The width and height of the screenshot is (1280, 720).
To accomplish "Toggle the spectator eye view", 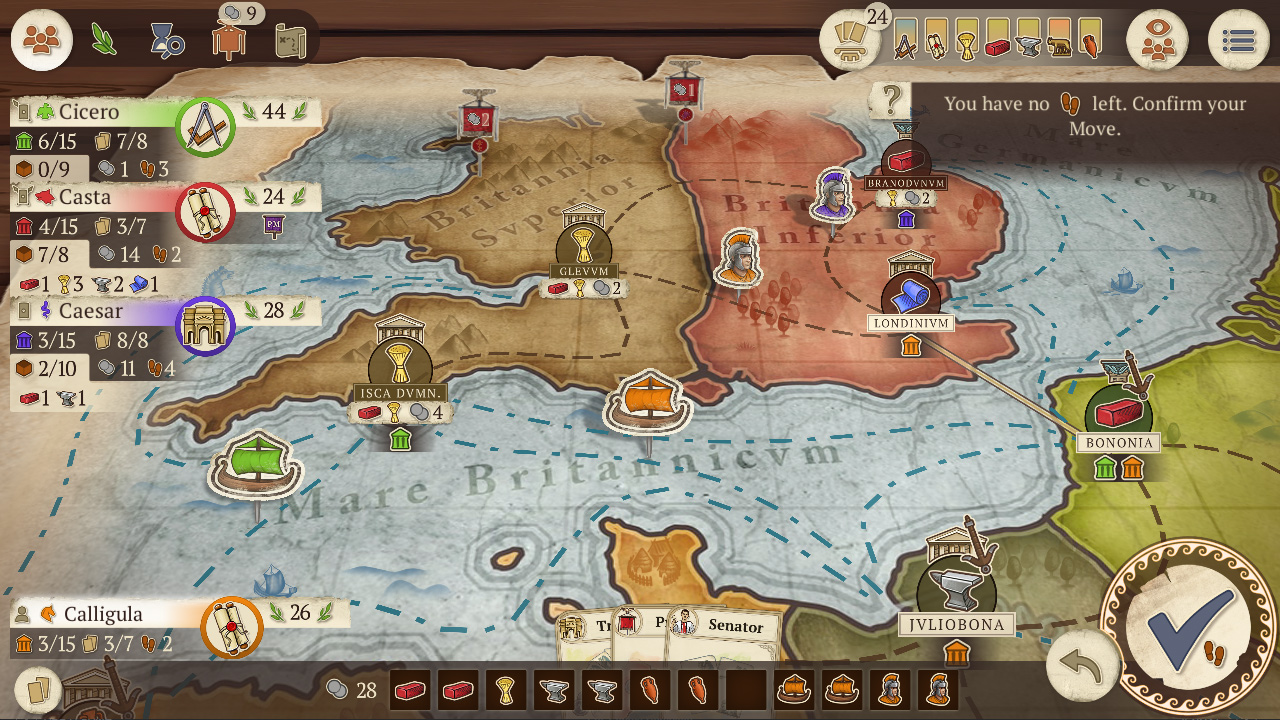I will click(1157, 40).
